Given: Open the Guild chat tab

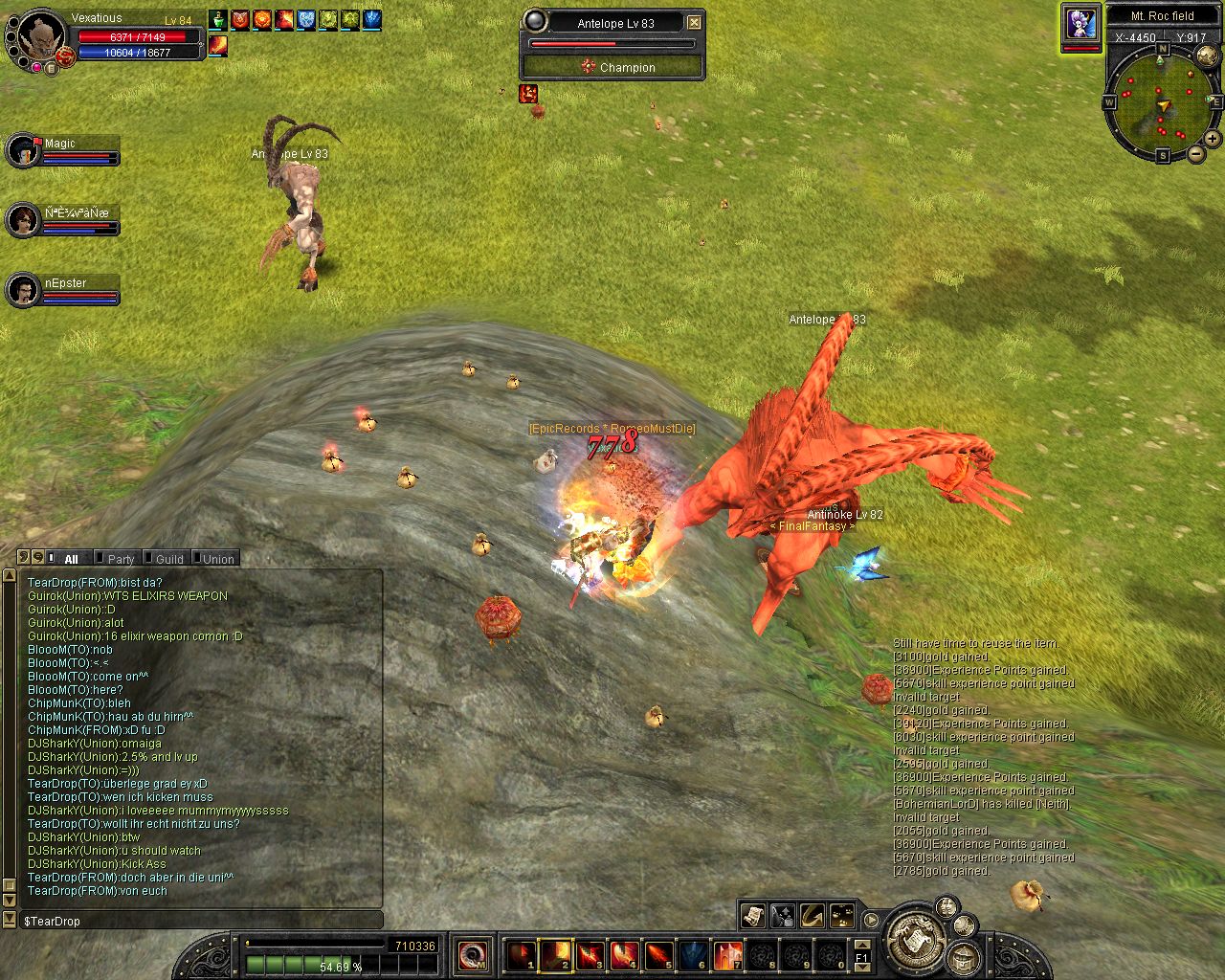Looking at the screenshot, I should click(x=168, y=559).
